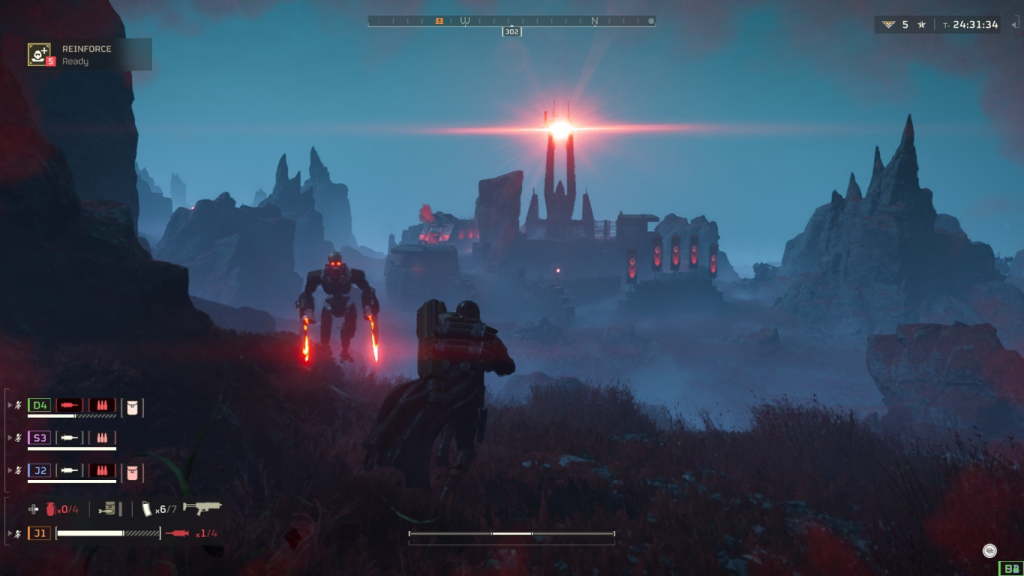Click the round white icon in the corner
Screen dimensions: 1024x576
click(x=989, y=549)
